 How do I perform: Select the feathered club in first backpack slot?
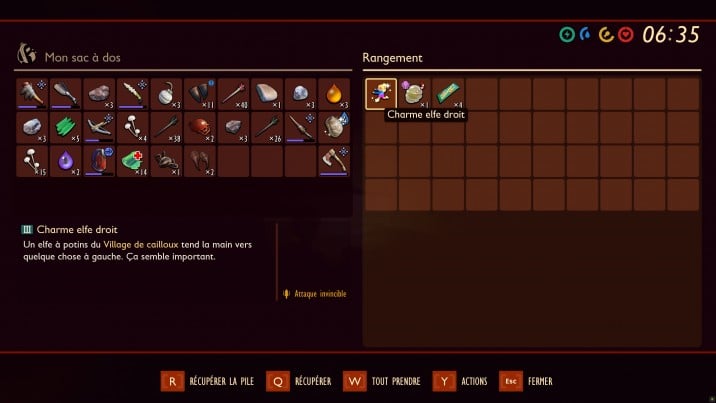(x=32, y=94)
